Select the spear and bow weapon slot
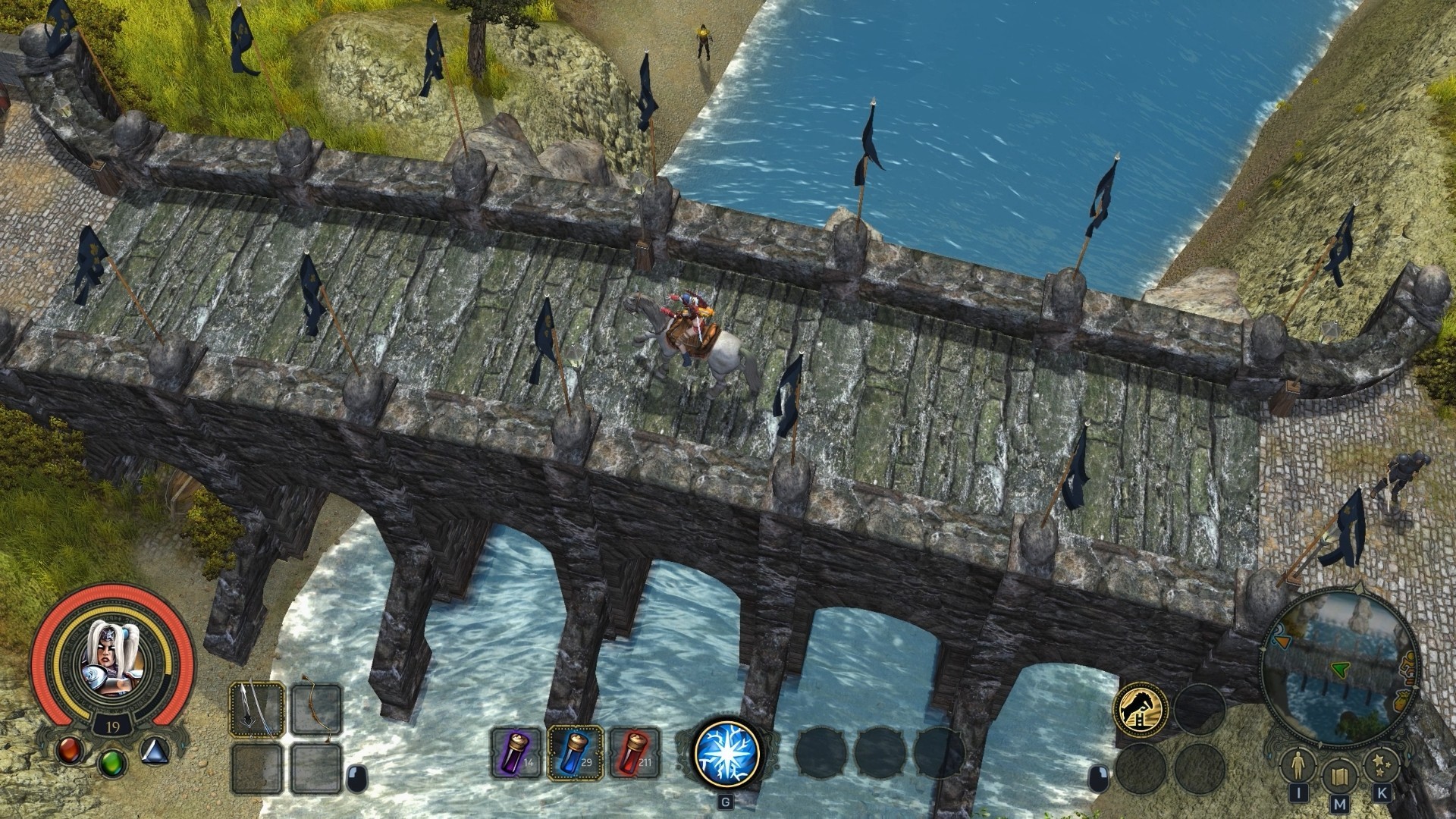 click(x=257, y=709)
